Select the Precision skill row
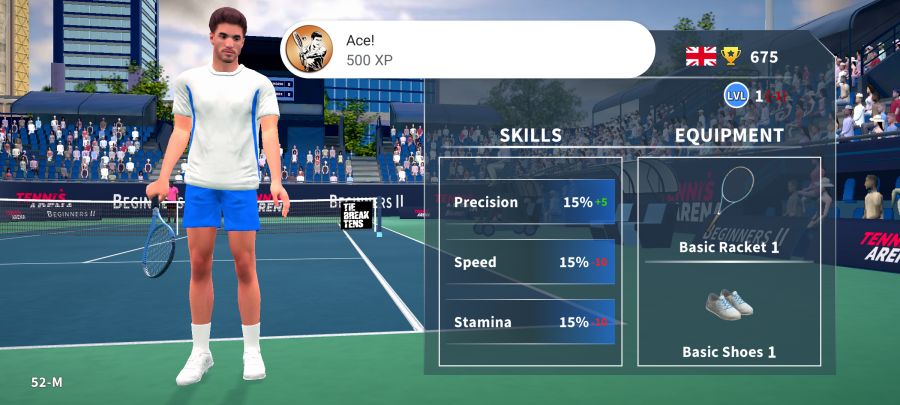Image resolution: width=900 pixels, height=405 pixels. coord(530,202)
